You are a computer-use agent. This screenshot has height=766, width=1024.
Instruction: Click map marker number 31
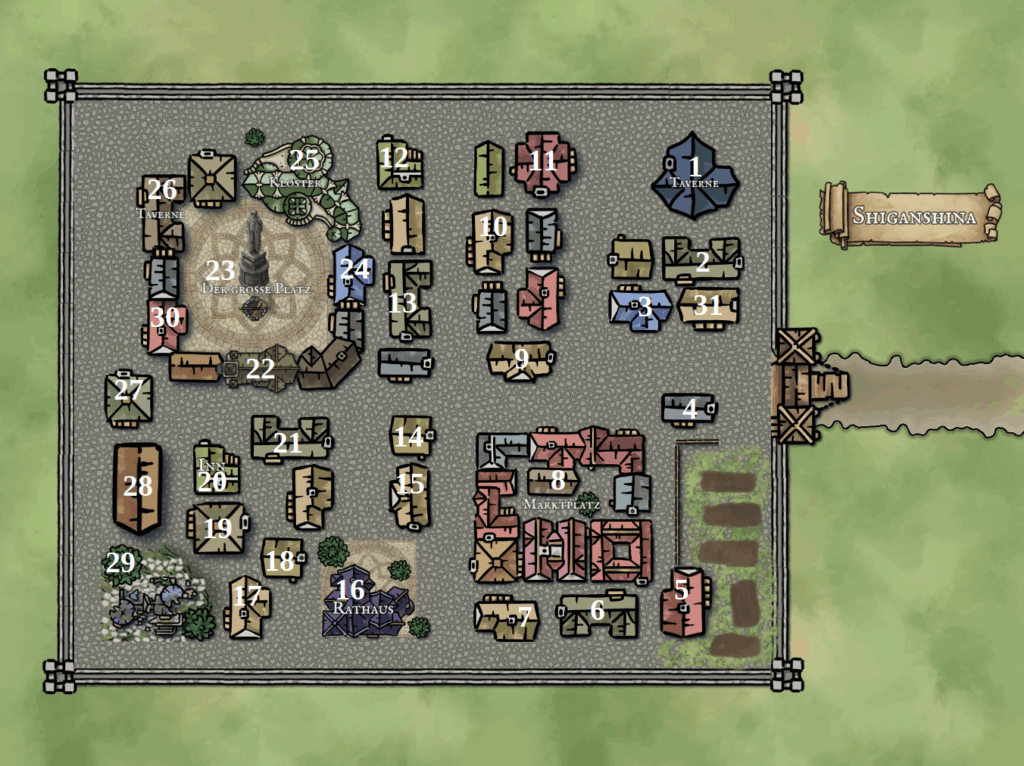(707, 306)
